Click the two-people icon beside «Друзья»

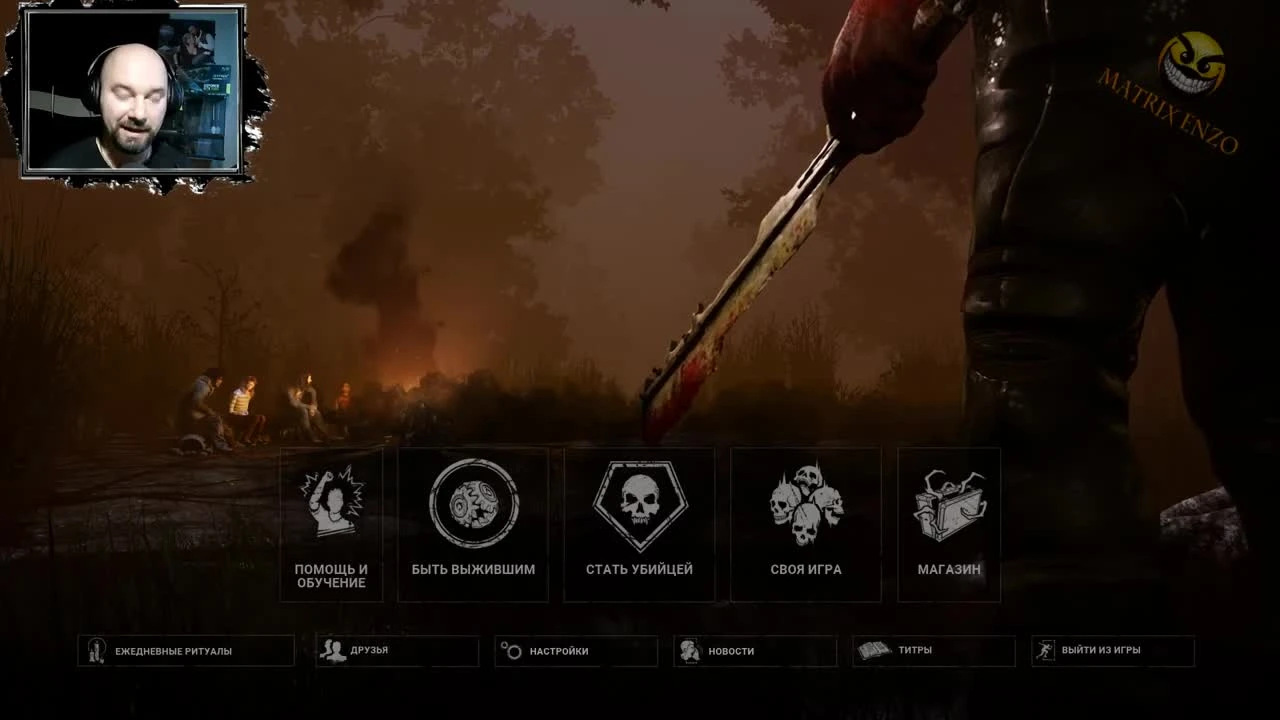click(333, 650)
